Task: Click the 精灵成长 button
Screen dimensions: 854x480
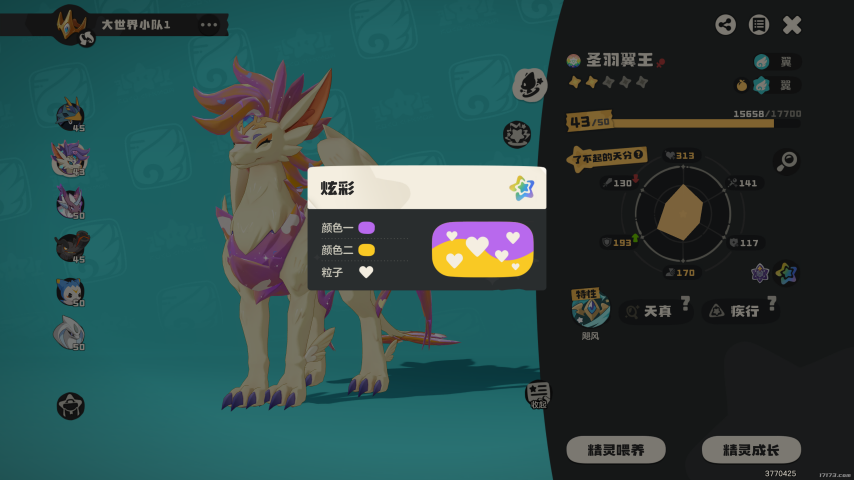Action: pos(751,450)
